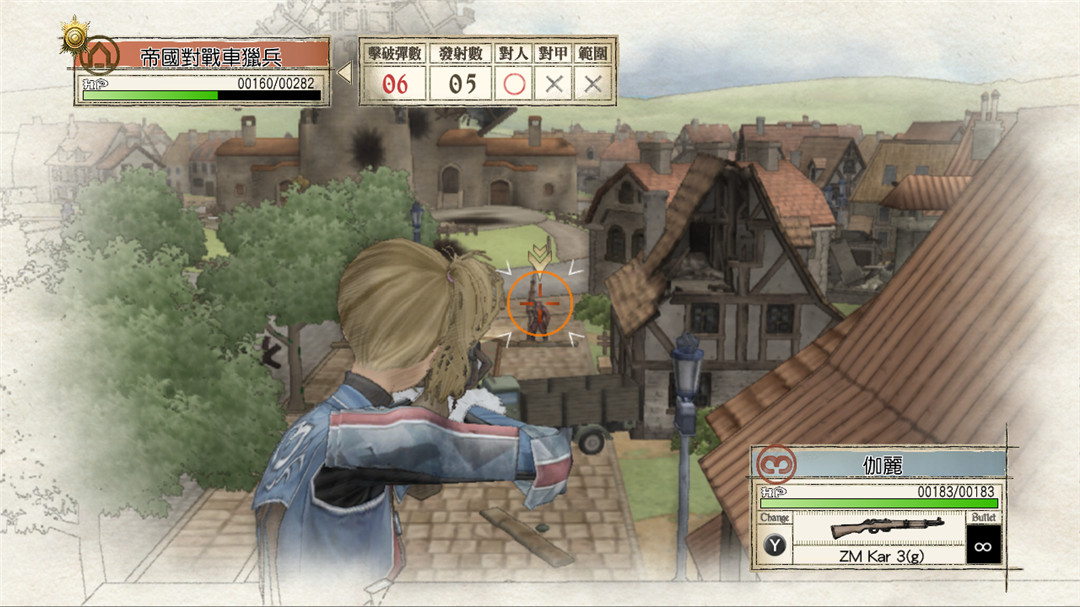Image resolution: width=1080 pixels, height=607 pixels.
Task: Select the 伽麗 character name panel
Action: pyautogui.click(x=883, y=464)
